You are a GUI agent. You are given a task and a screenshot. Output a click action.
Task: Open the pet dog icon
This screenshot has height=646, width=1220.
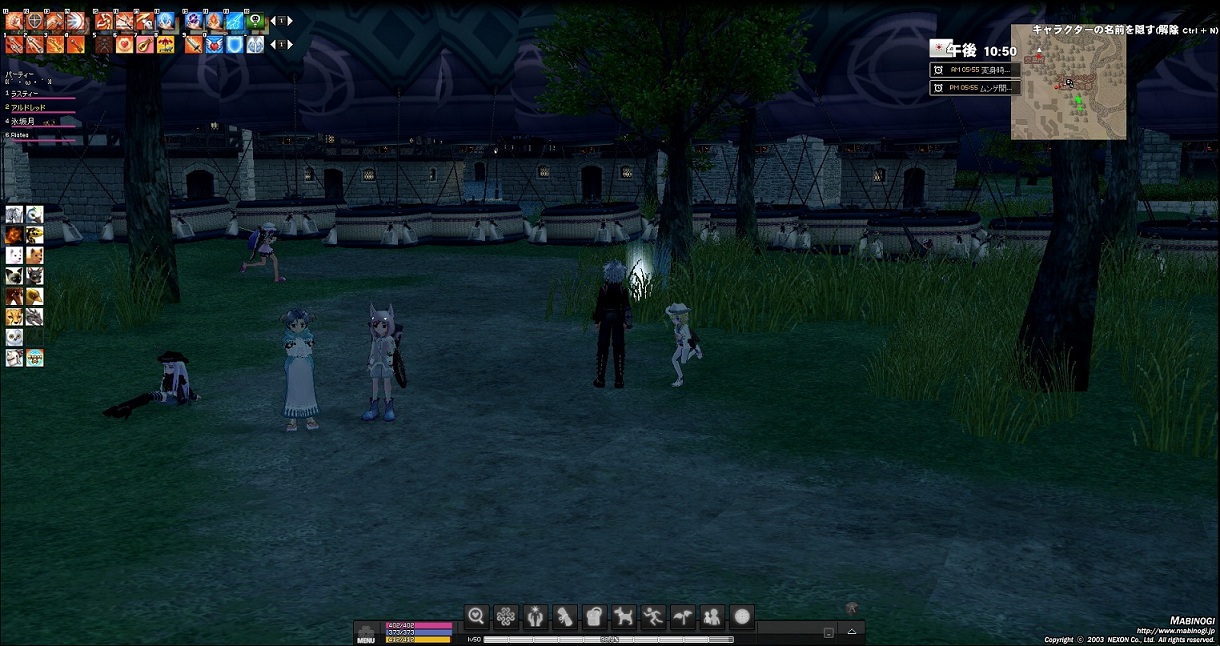click(624, 616)
